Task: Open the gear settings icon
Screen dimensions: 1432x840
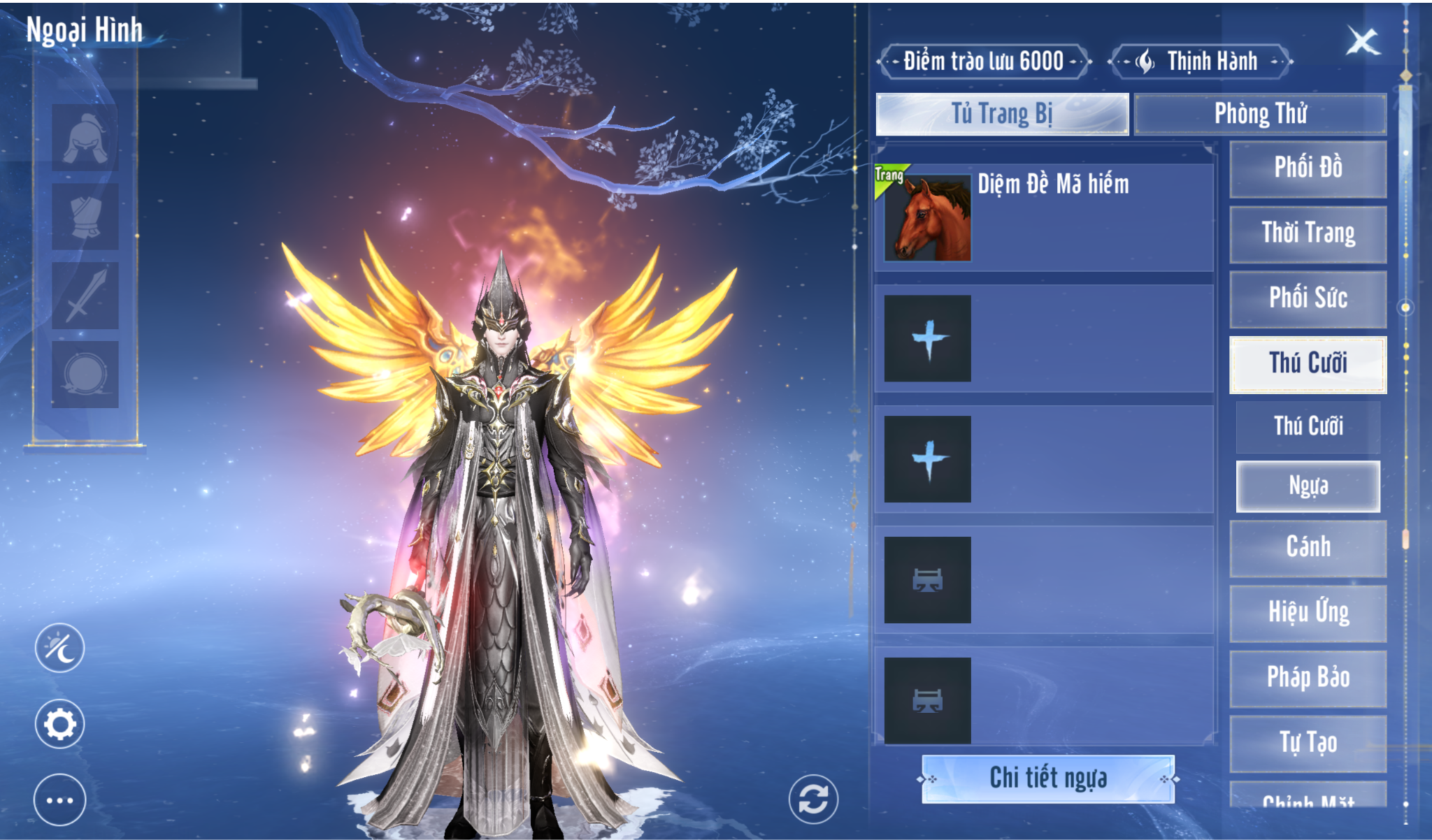Action: pos(60,724)
